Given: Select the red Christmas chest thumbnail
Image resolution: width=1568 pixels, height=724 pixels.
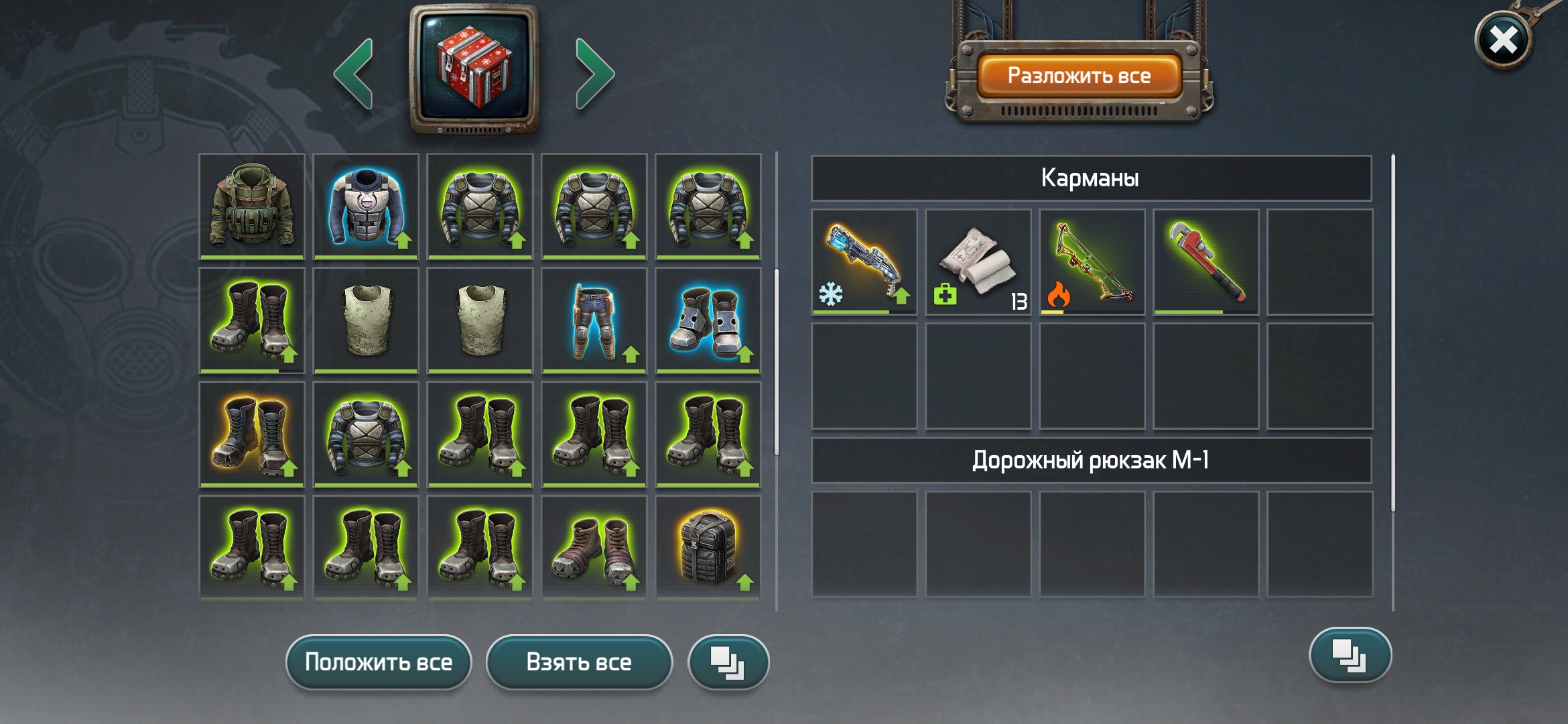Looking at the screenshot, I should point(474,68).
